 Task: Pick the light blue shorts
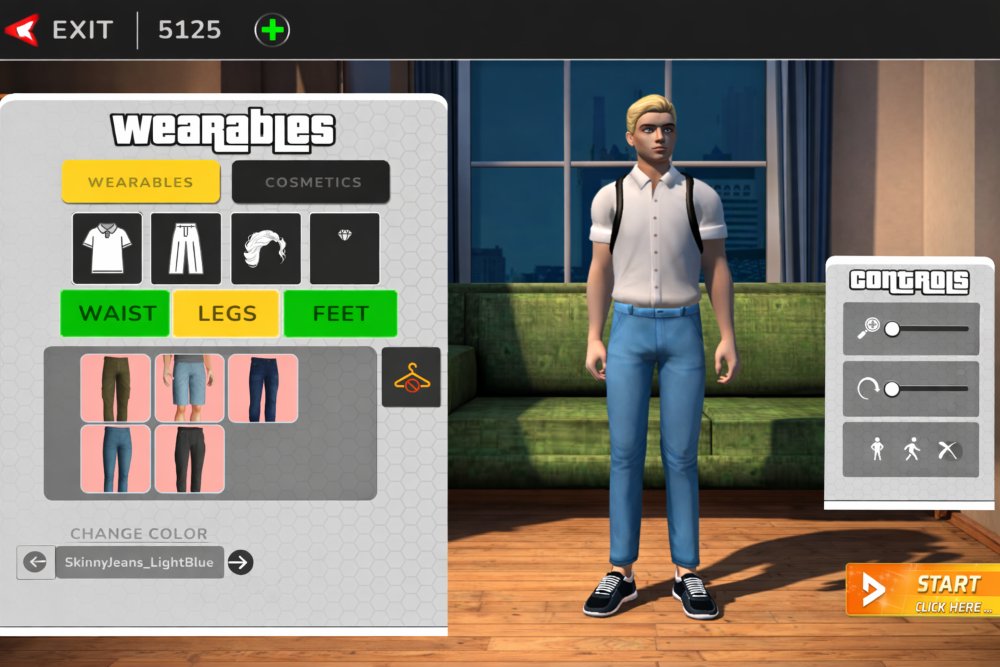click(x=189, y=388)
